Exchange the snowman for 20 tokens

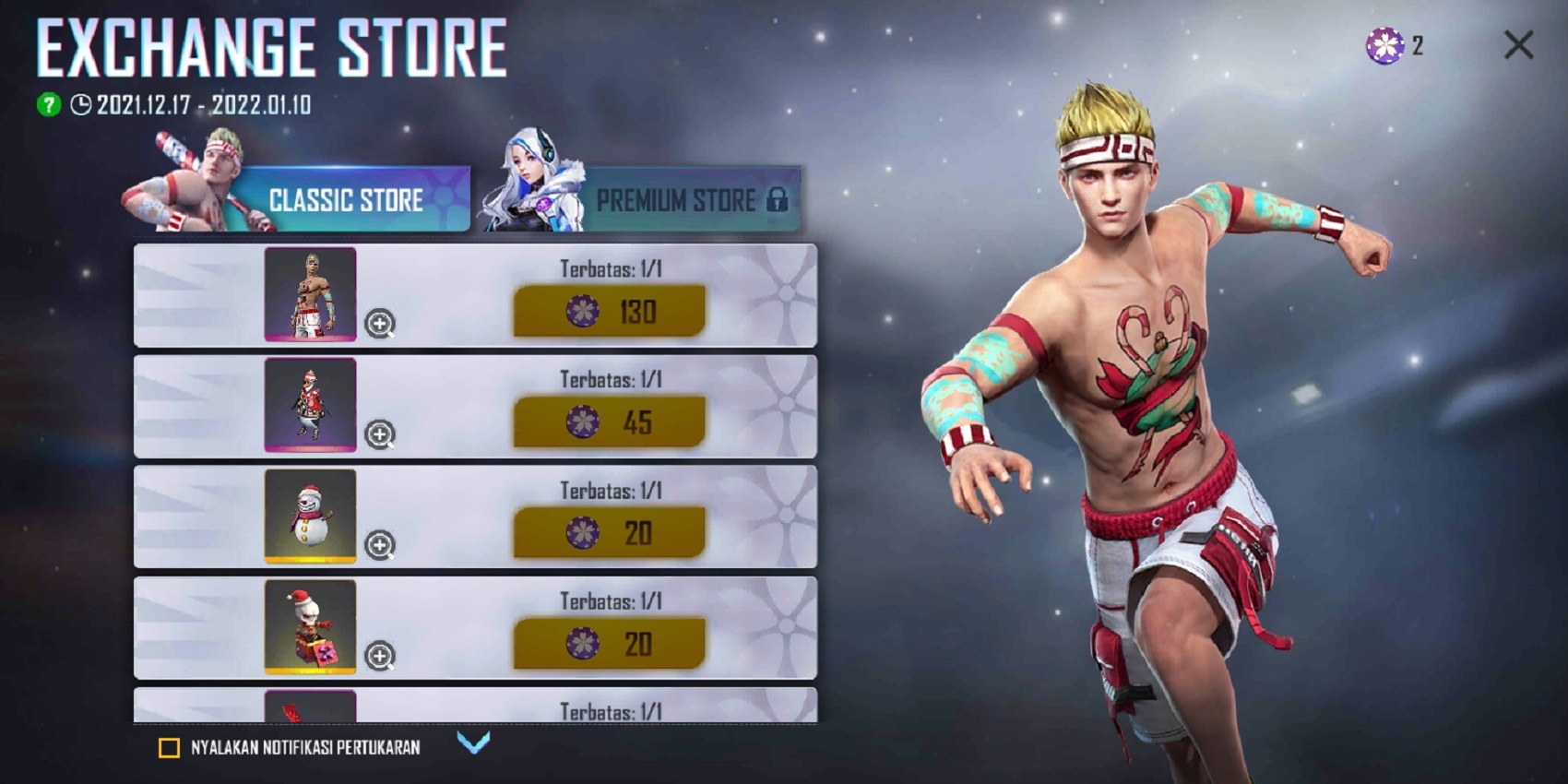point(609,530)
